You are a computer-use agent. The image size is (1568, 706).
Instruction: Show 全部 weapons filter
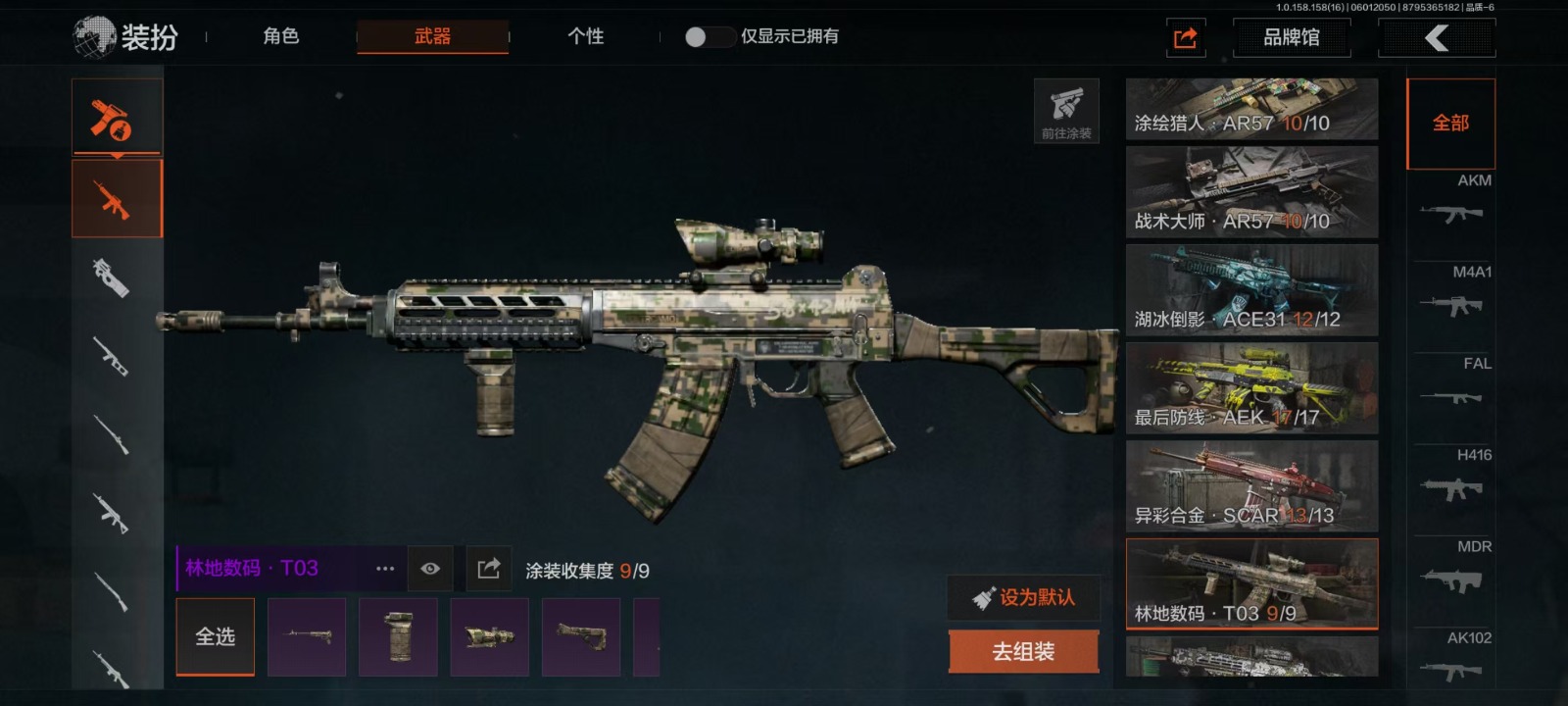(1450, 124)
